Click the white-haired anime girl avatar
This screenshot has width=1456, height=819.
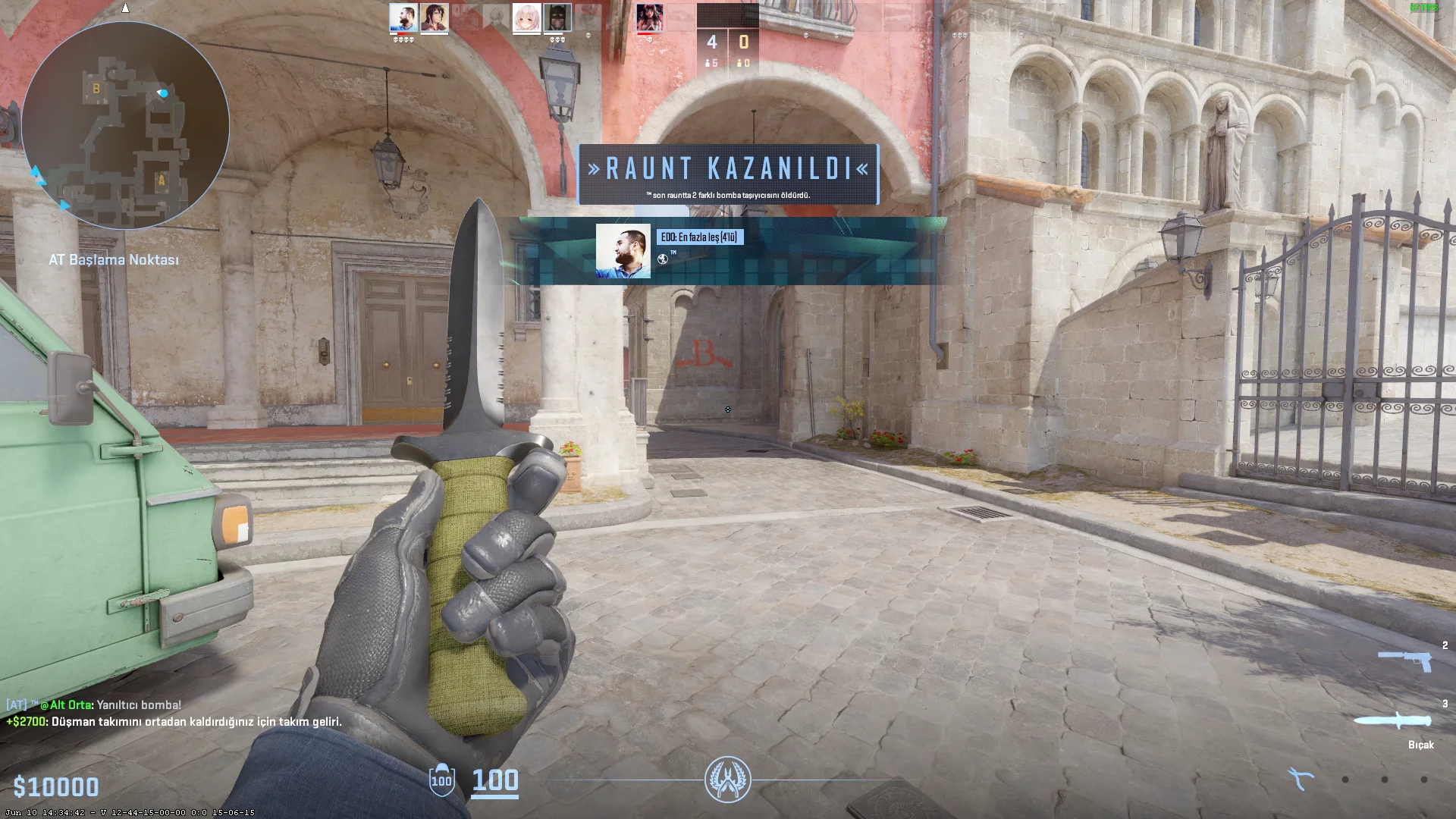click(x=526, y=17)
